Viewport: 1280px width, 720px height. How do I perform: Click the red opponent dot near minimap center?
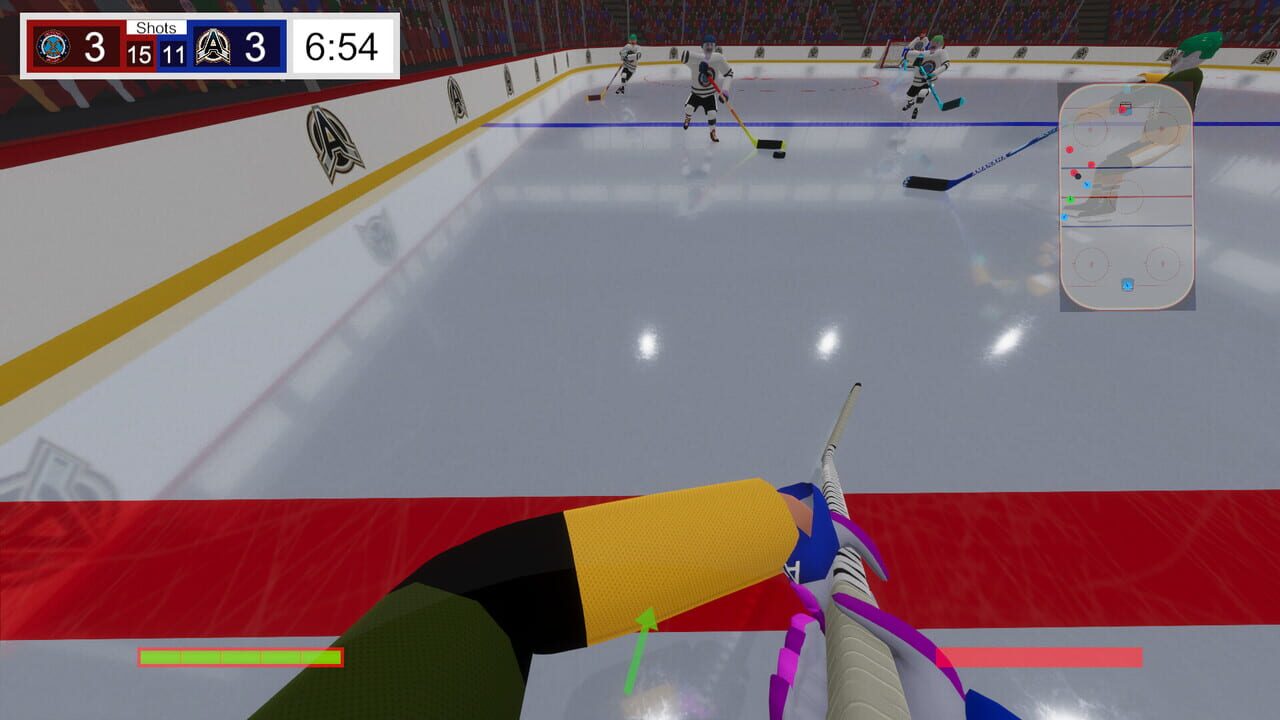(1090, 163)
